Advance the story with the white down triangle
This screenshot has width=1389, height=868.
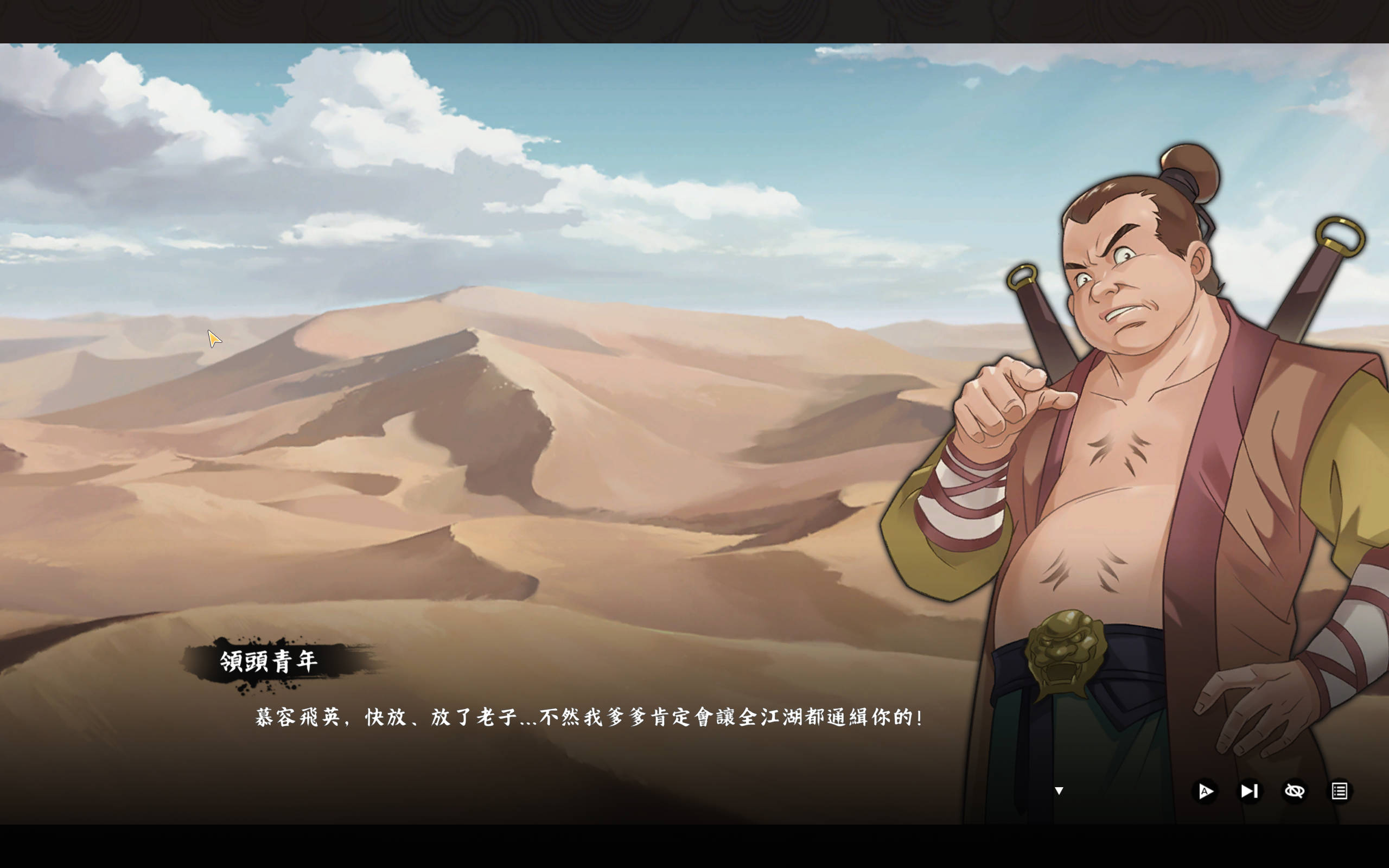(x=1059, y=790)
